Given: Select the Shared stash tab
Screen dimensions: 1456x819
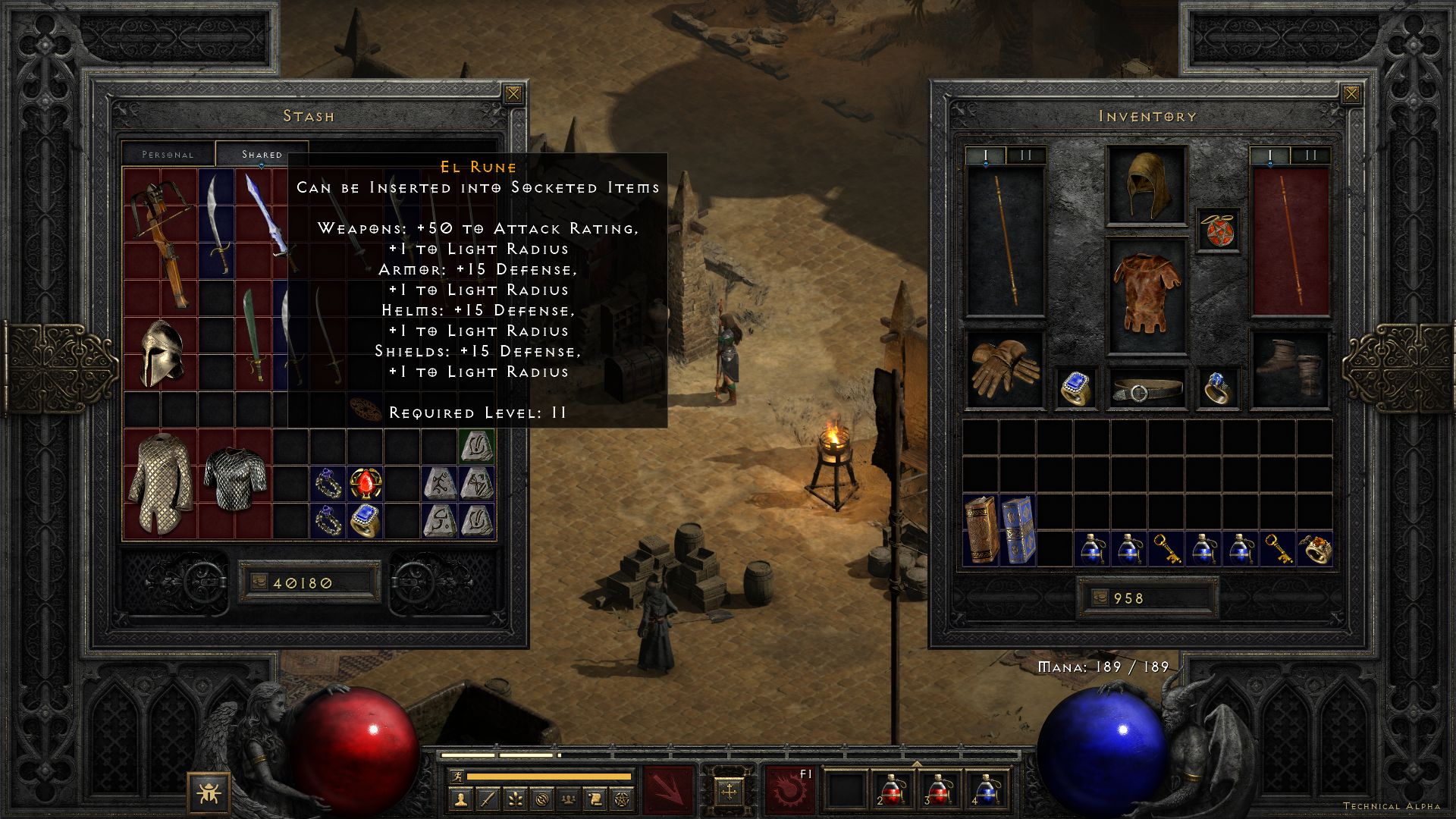Looking at the screenshot, I should (262, 154).
